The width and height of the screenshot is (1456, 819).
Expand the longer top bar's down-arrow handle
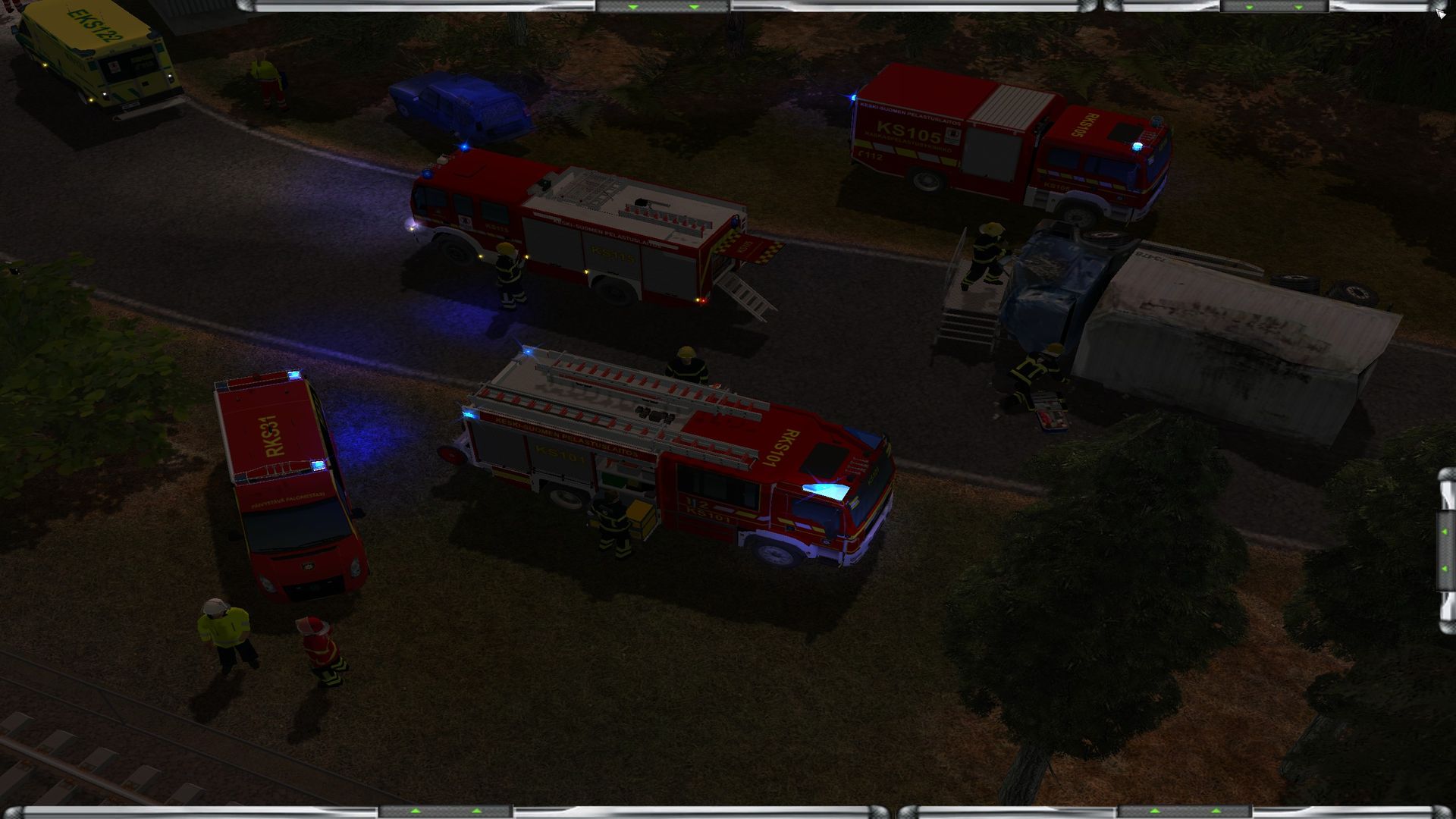664,7
